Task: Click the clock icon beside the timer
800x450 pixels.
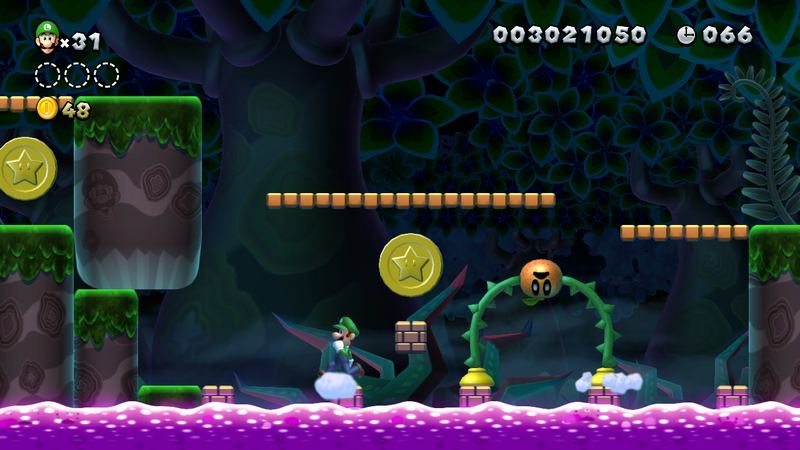Action: tap(686, 35)
